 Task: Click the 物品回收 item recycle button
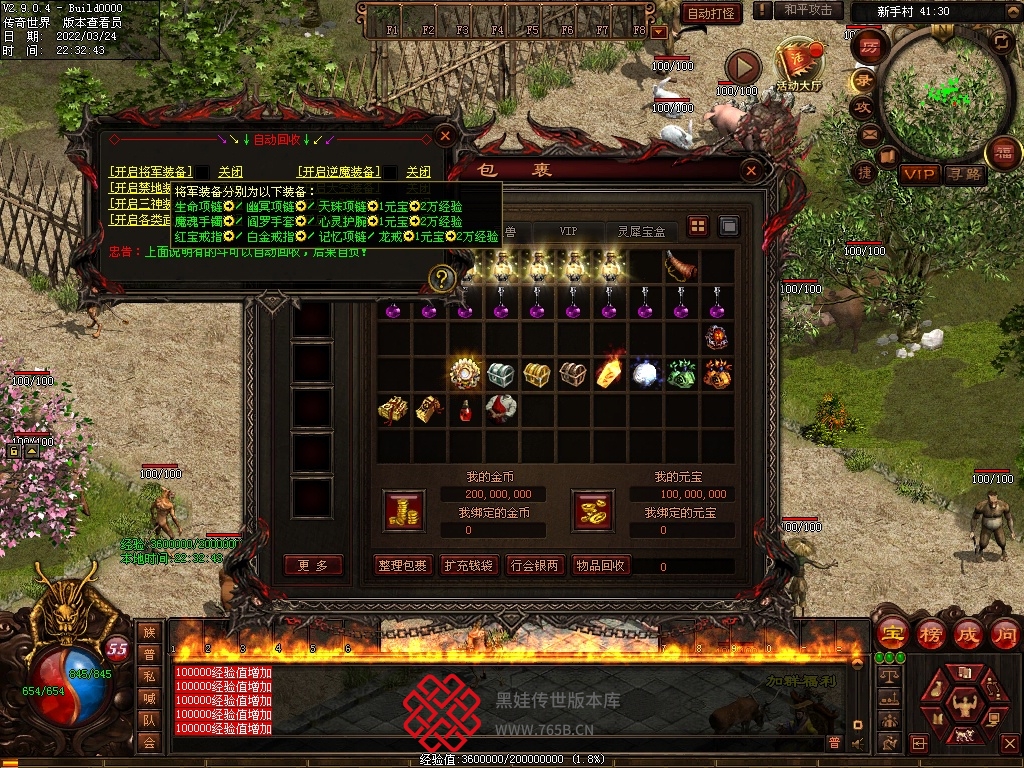[600, 566]
